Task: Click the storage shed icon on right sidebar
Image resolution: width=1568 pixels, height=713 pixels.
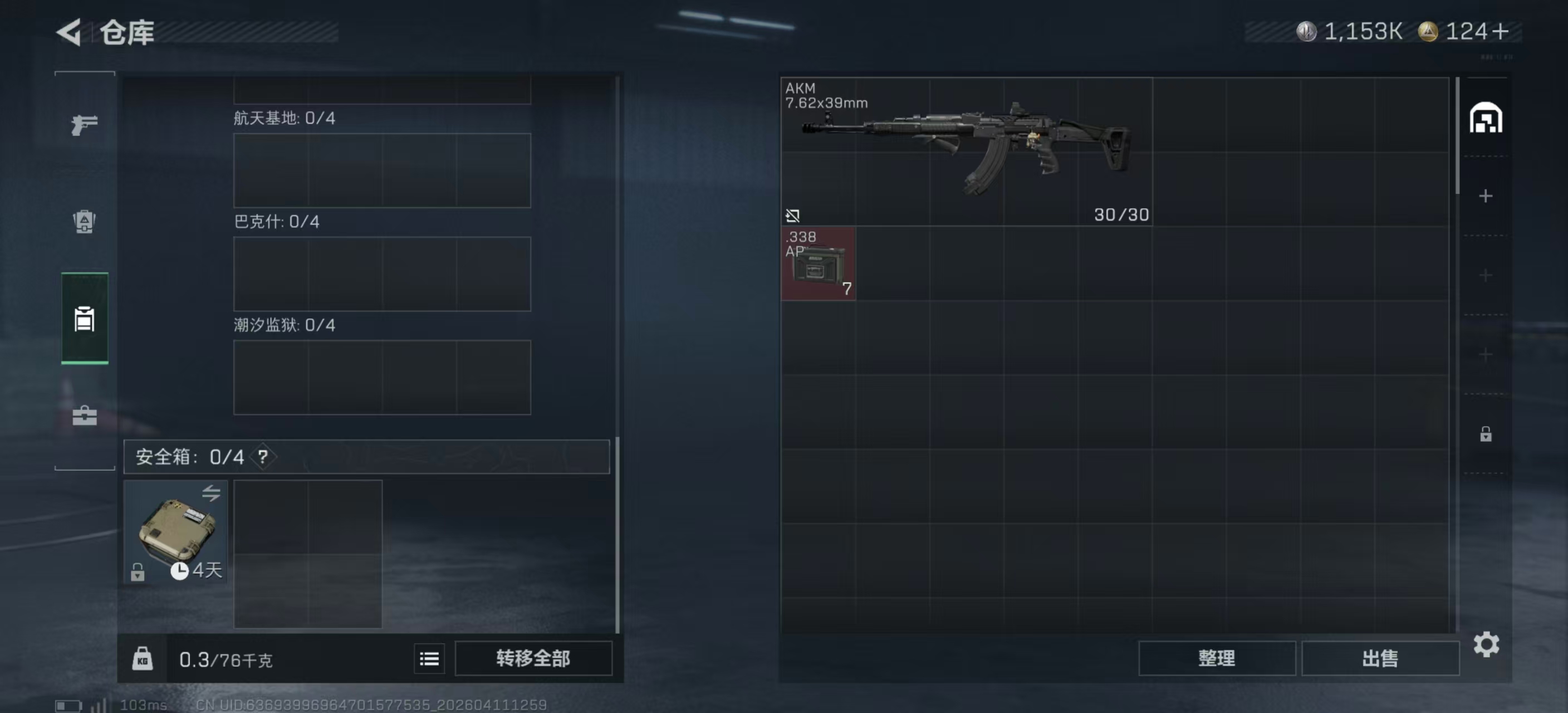Action: pos(1485,119)
